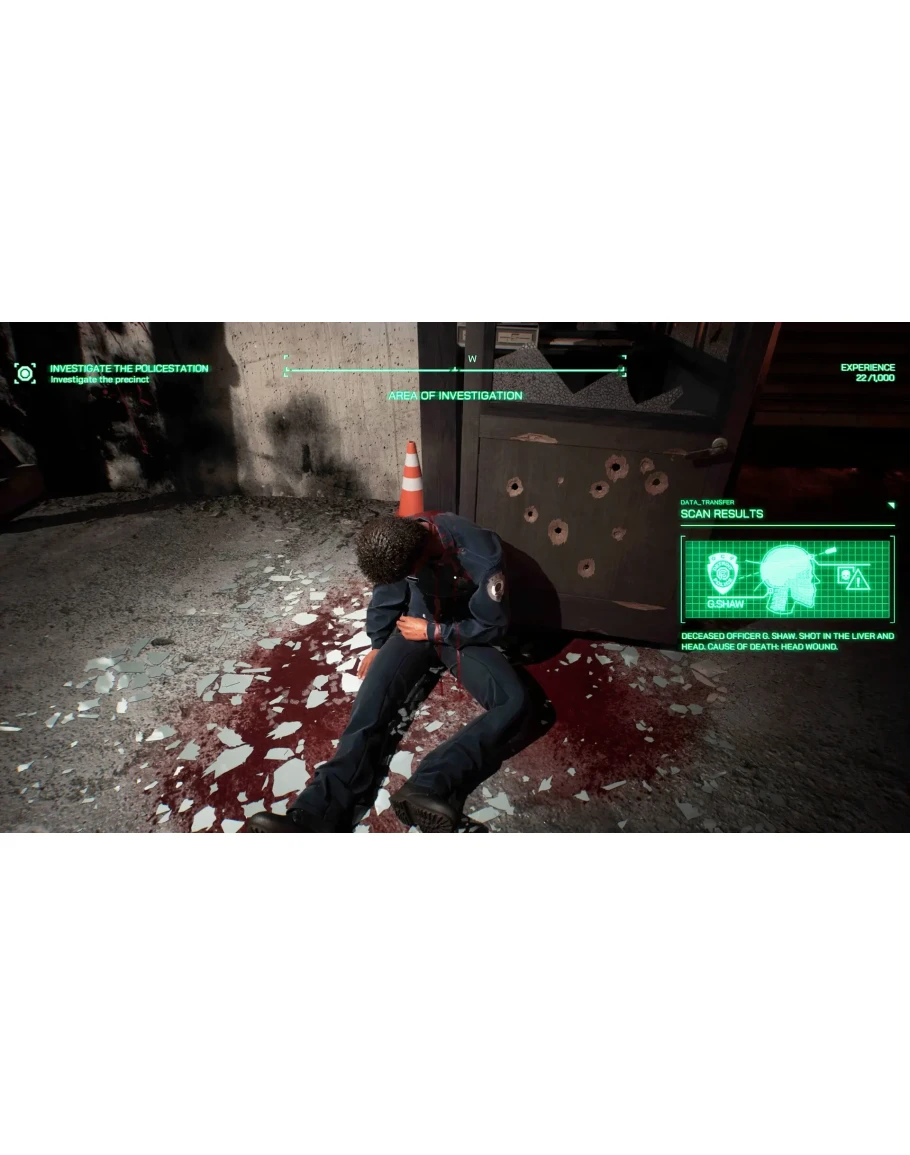
Task: Select the objective target icon
Action: (25, 374)
